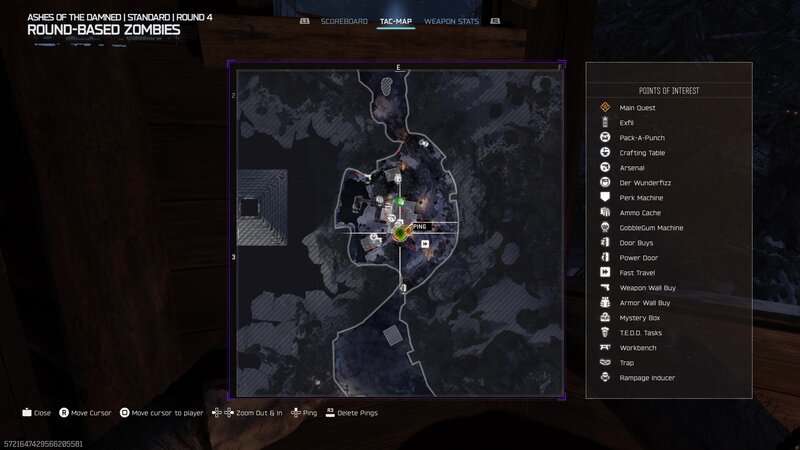Choose Ammo Cache in the legend

coord(640,212)
